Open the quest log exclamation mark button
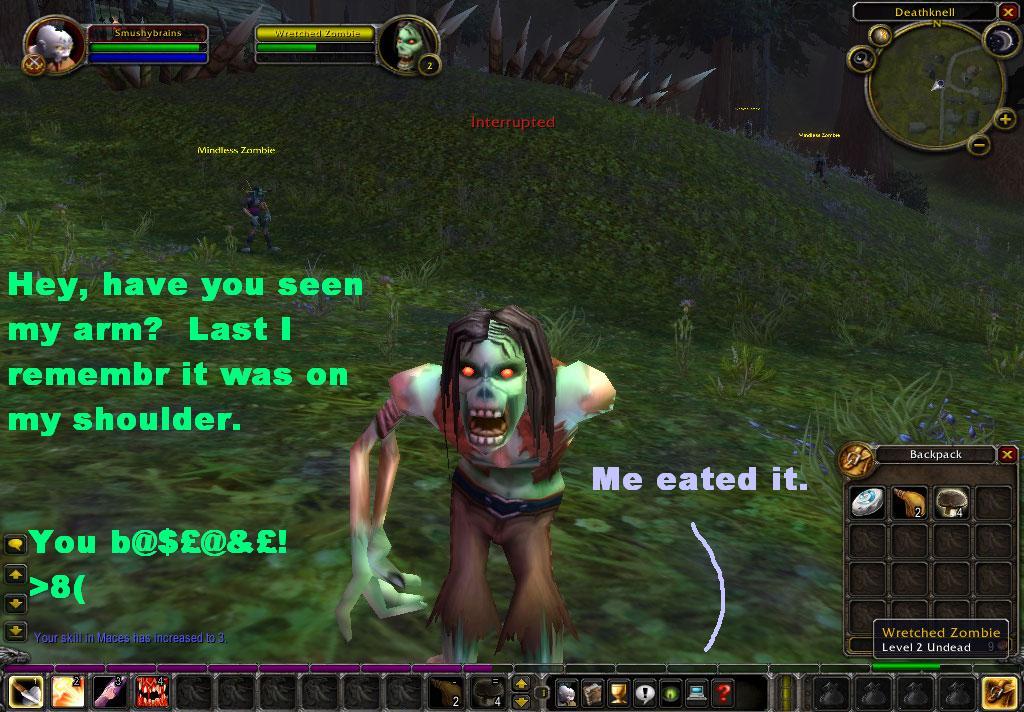 (x=644, y=692)
